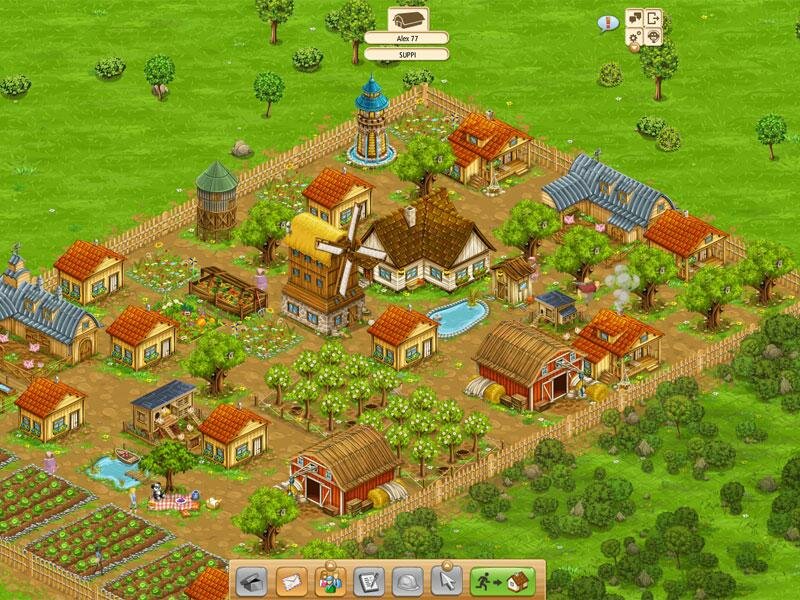800x600 pixels.
Task: Click the barn icon above the player name
Action: pos(407,18)
